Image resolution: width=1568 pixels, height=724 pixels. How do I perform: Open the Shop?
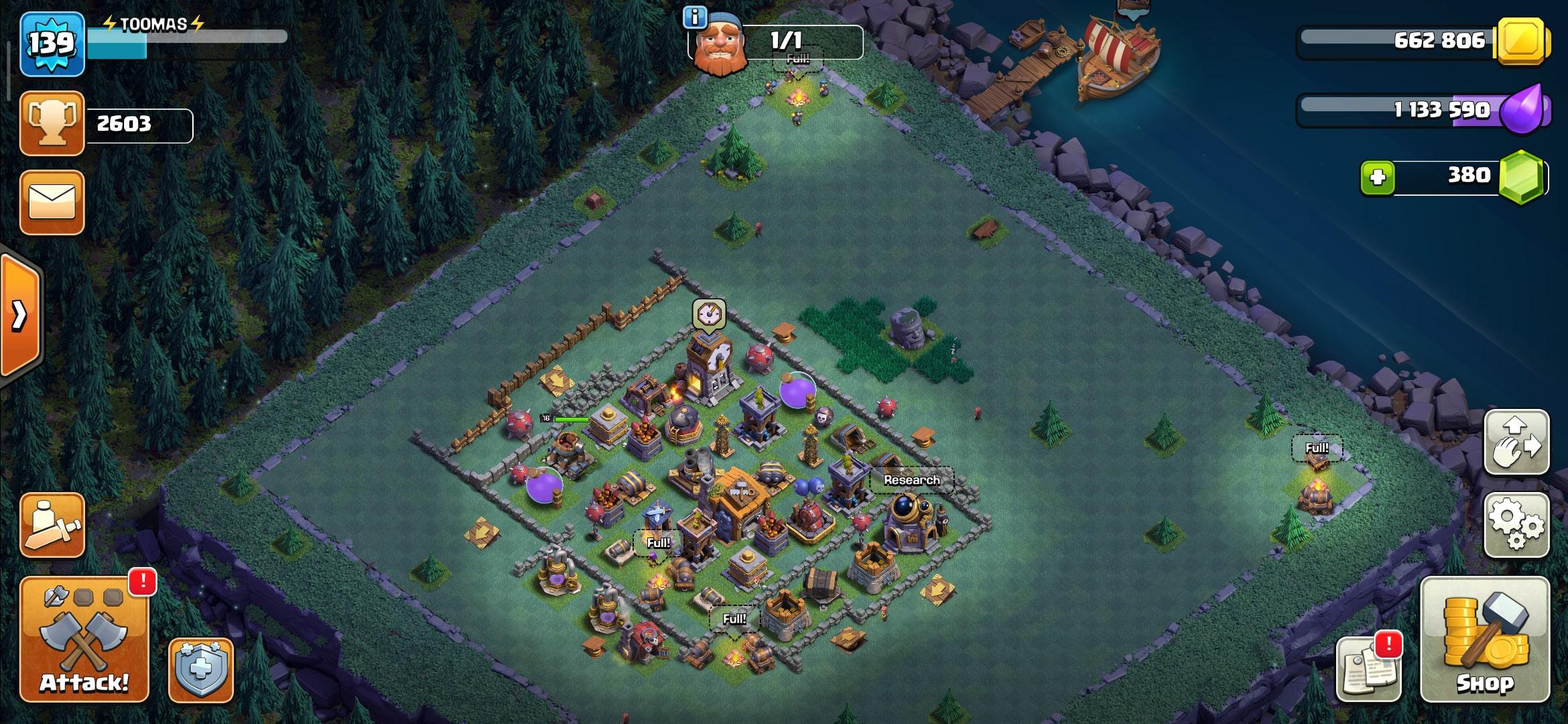[1485, 640]
